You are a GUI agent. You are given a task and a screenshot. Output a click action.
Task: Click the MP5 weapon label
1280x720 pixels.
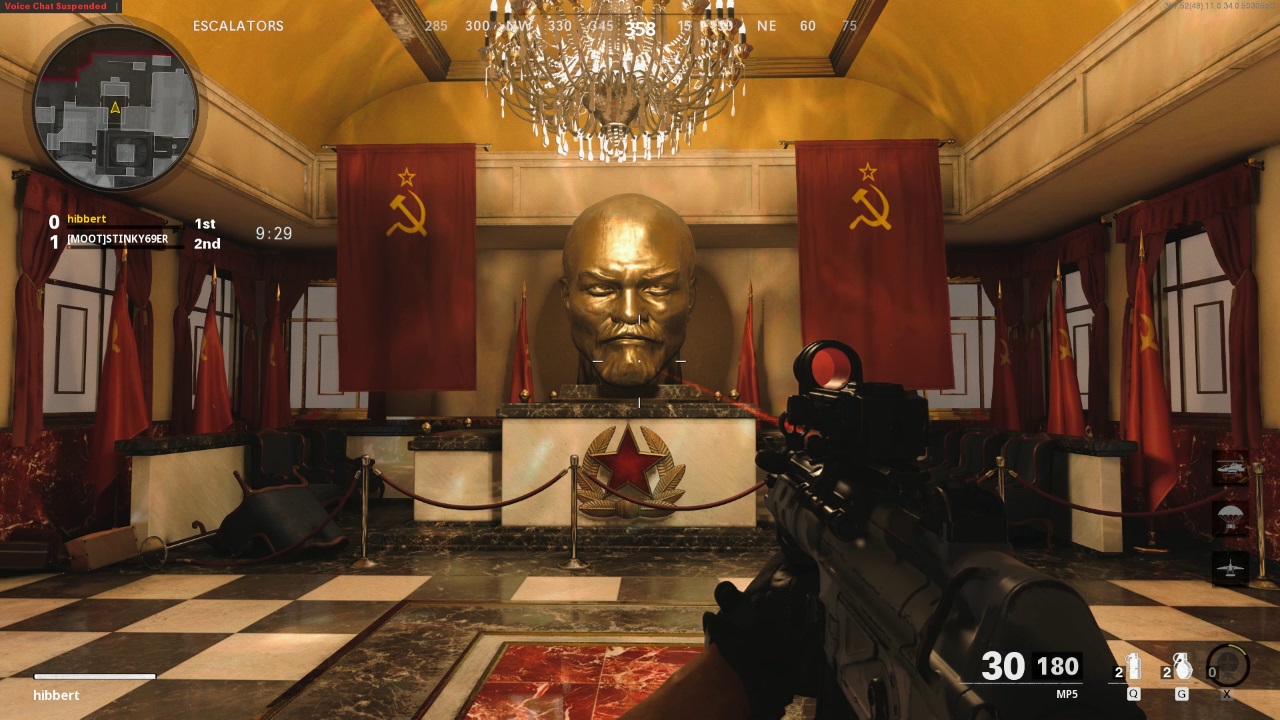(1067, 694)
